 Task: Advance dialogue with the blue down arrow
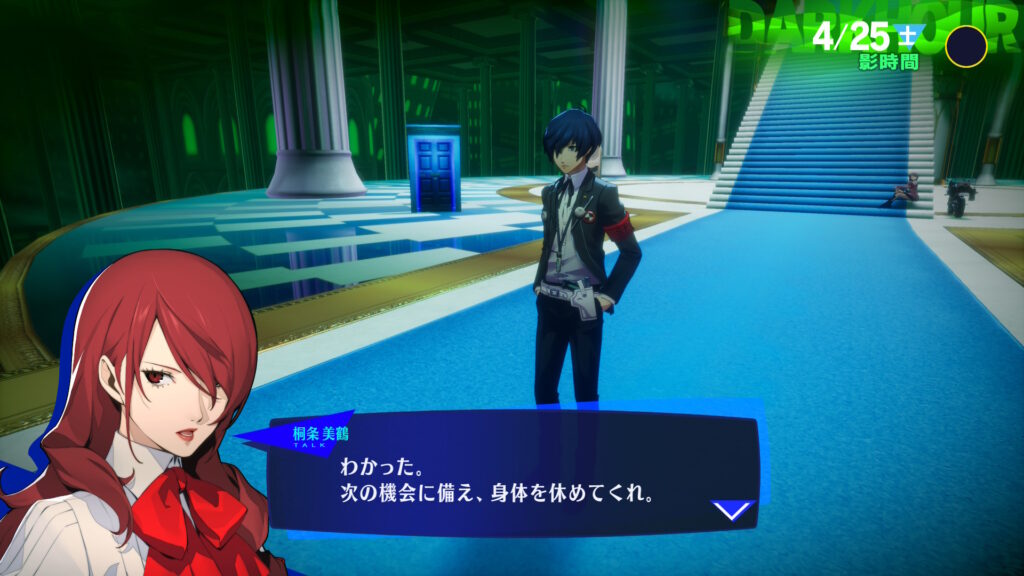click(732, 510)
